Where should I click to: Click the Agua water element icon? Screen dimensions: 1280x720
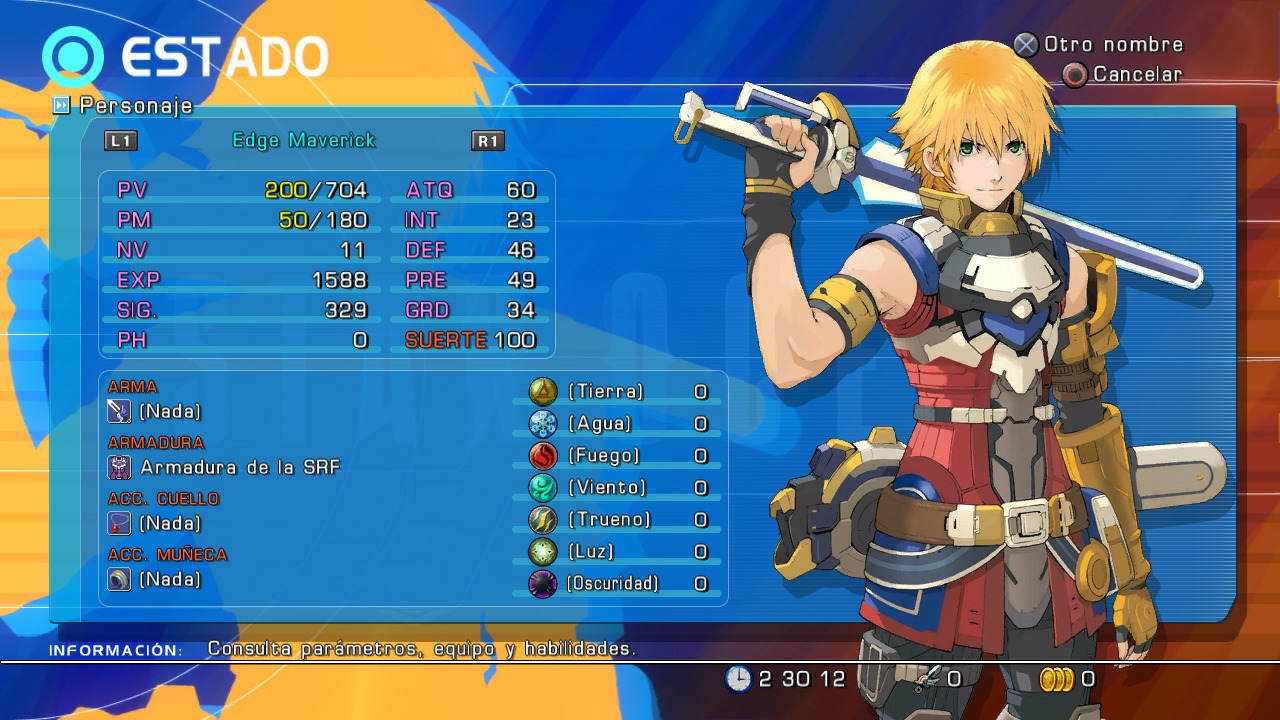(541, 424)
